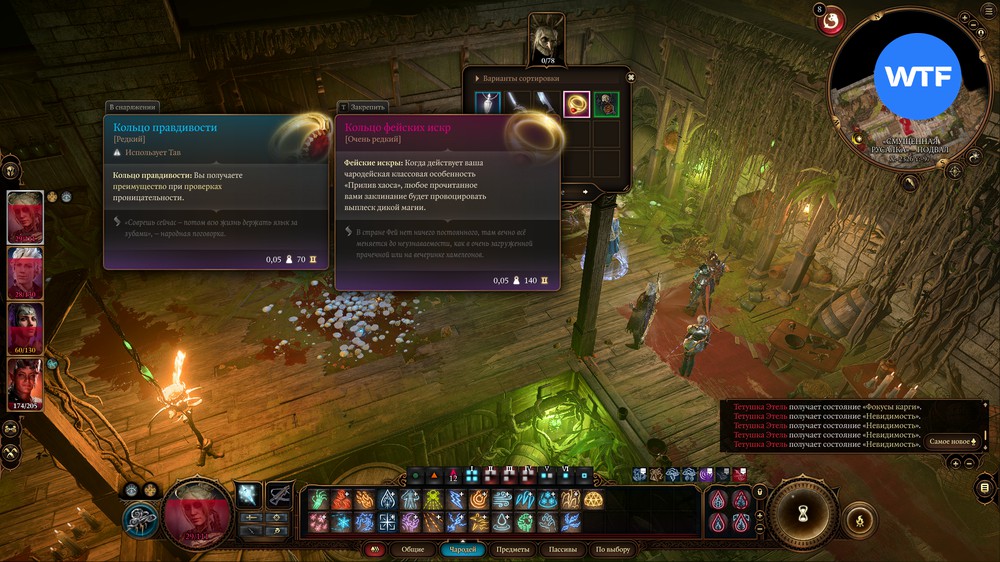The image size is (1000, 562).
Task: Choose the «Чародей» hotbar tab
Action: click(x=463, y=549)
